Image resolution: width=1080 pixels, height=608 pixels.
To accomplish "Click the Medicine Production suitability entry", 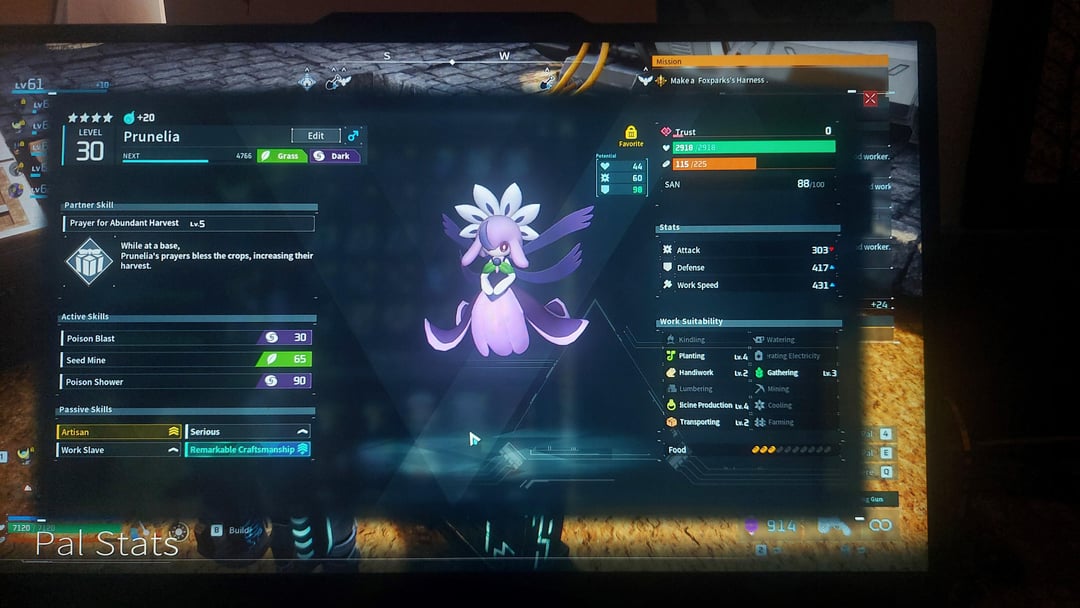I will point(706,405).
